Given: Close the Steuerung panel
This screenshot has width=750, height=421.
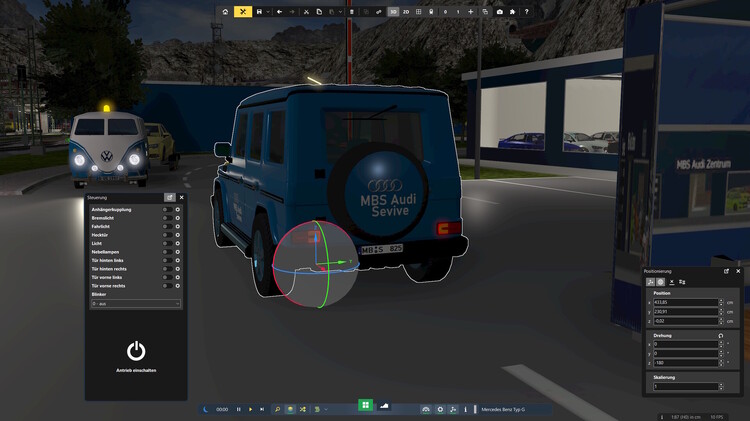Looking at the screenshot, I should coord(181,198).
